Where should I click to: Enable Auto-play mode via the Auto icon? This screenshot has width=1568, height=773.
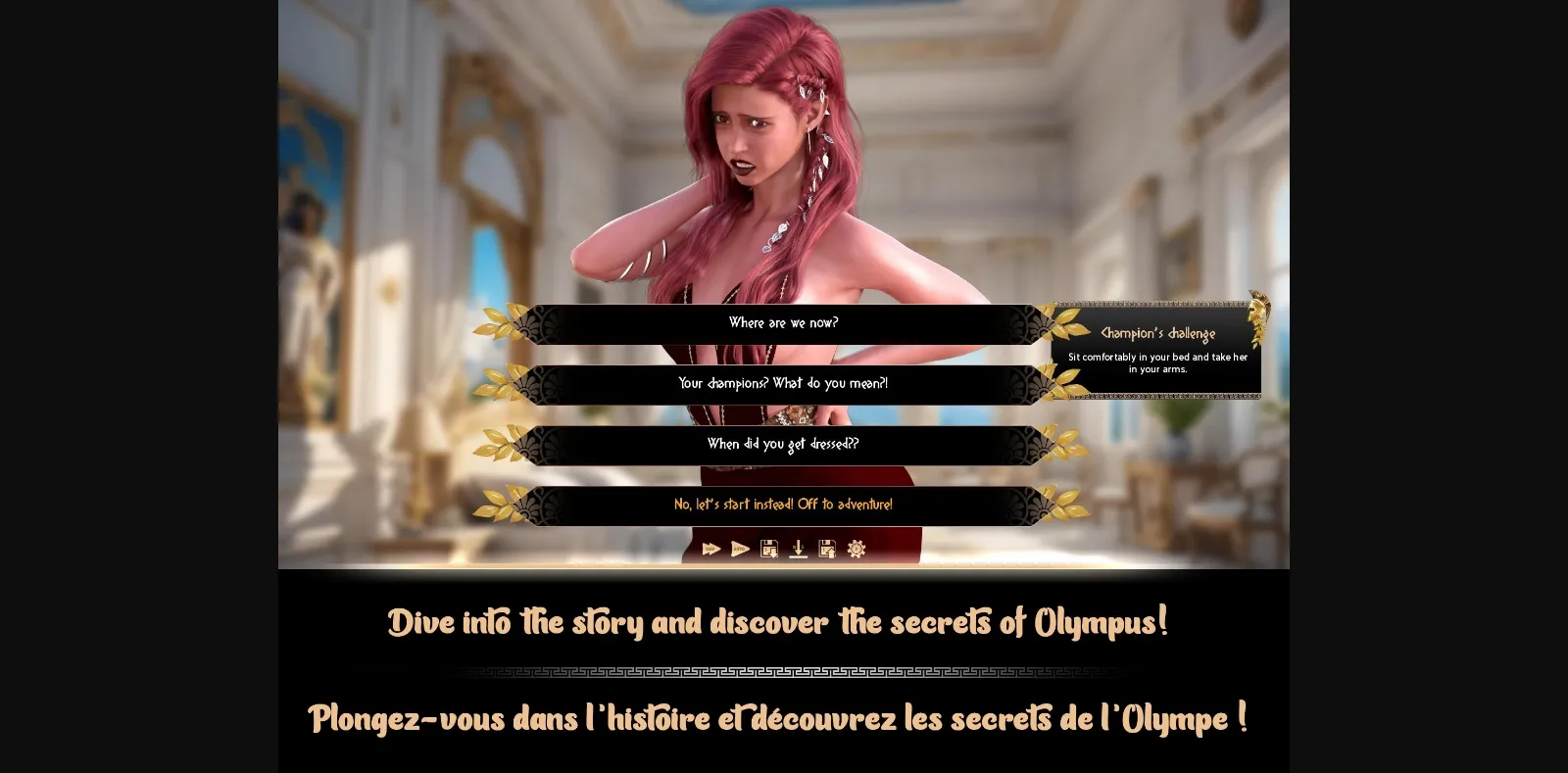click(x=740, y=551)
